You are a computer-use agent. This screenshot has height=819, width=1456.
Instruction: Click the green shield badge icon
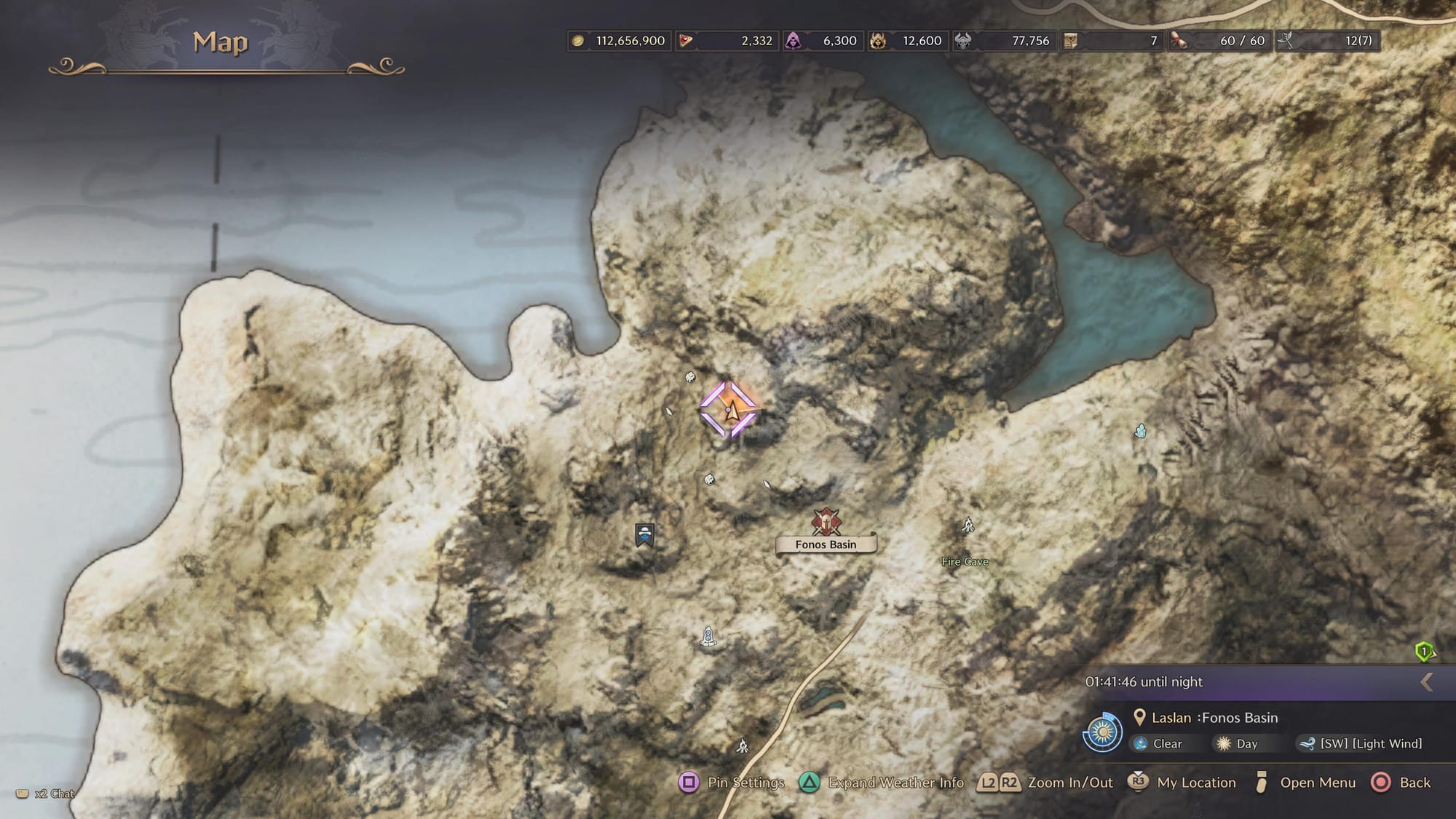click(x=1423, y=651)
